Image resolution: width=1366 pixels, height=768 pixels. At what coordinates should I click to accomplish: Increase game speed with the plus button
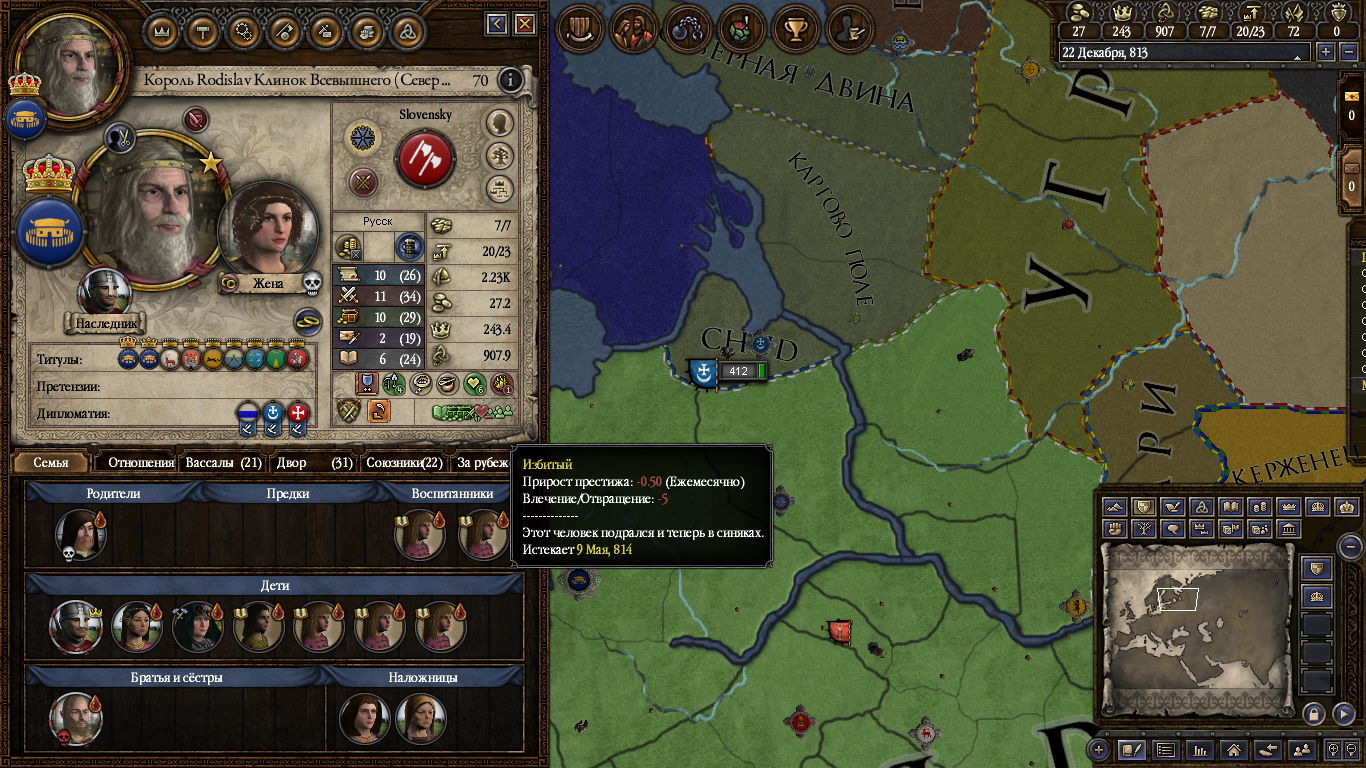(x=1327, y=52)
